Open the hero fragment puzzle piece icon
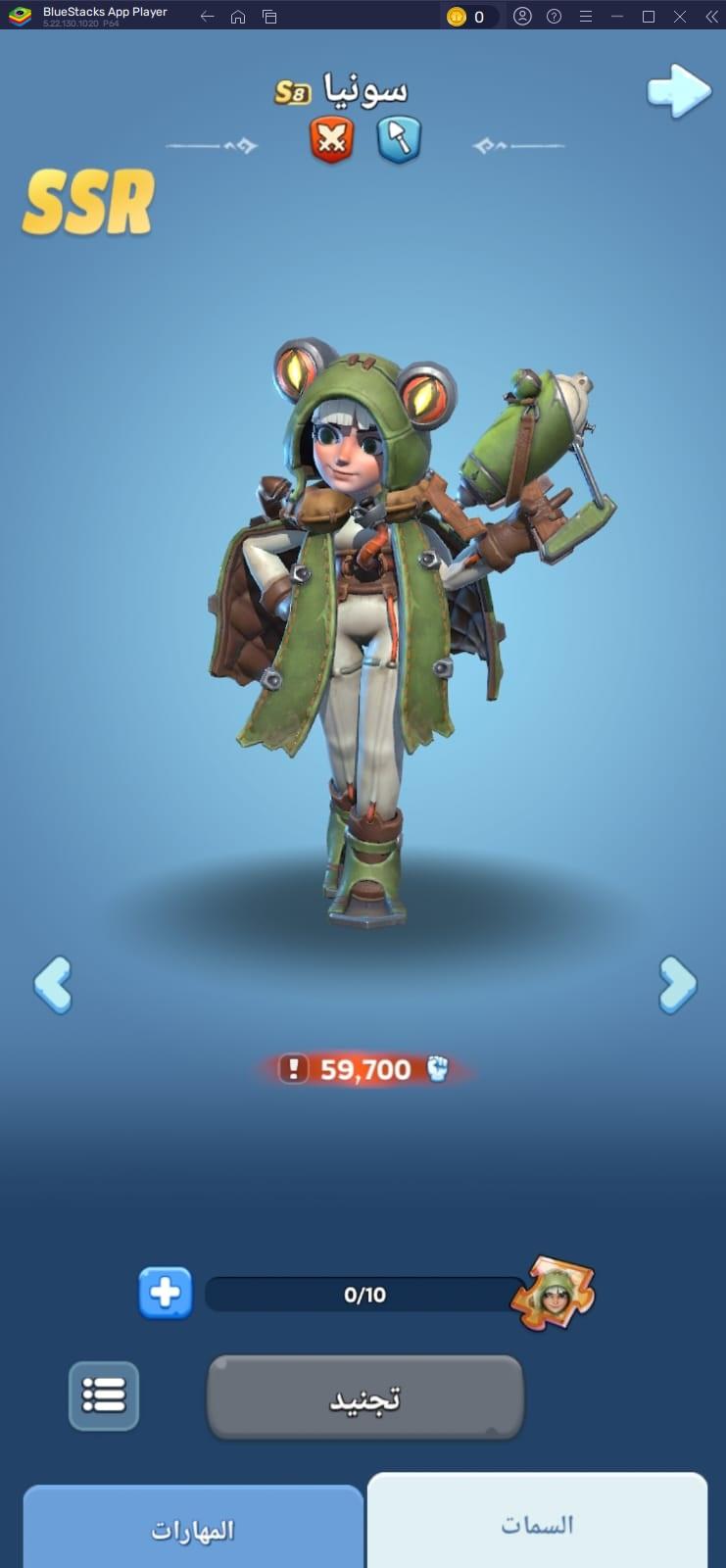Viewport: 726px width, 1568px height. 554,1293
